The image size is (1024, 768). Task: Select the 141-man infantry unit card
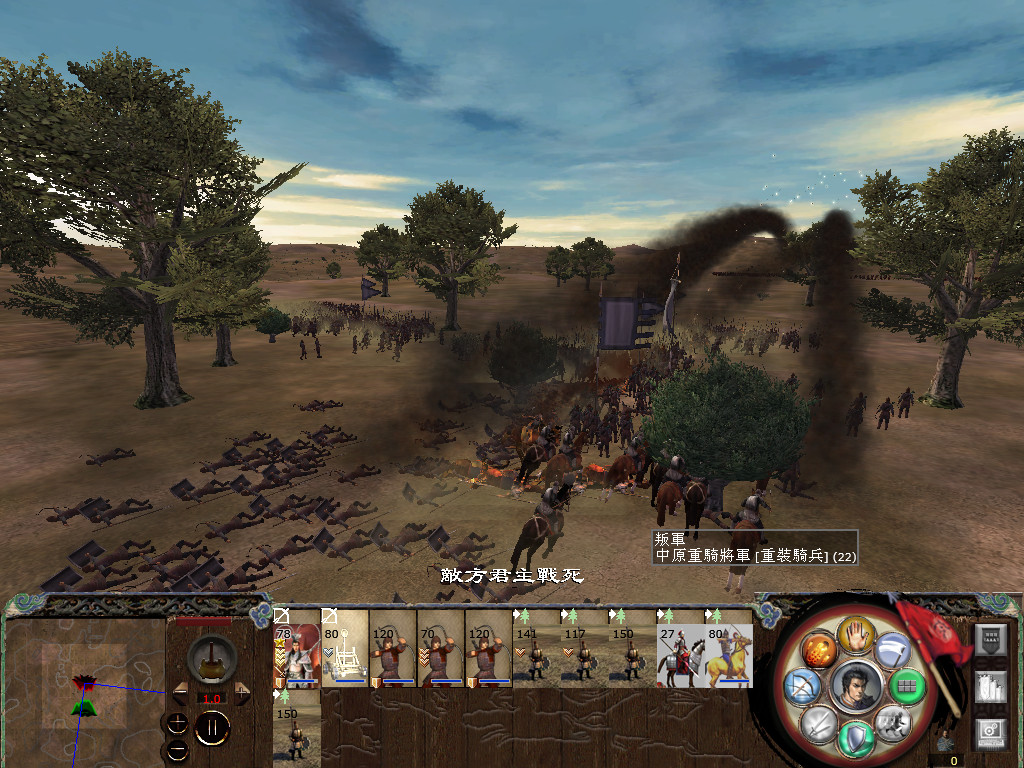537,648
